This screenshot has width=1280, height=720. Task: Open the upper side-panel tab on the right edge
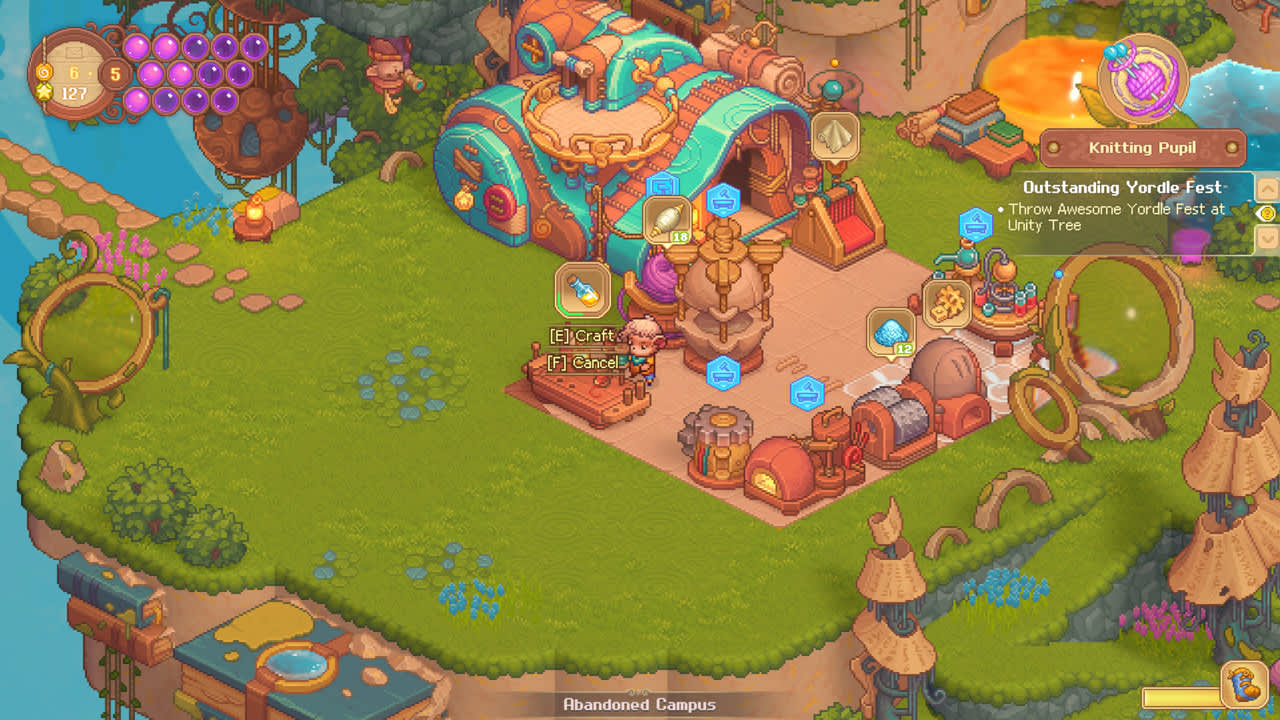point(1267,189)
